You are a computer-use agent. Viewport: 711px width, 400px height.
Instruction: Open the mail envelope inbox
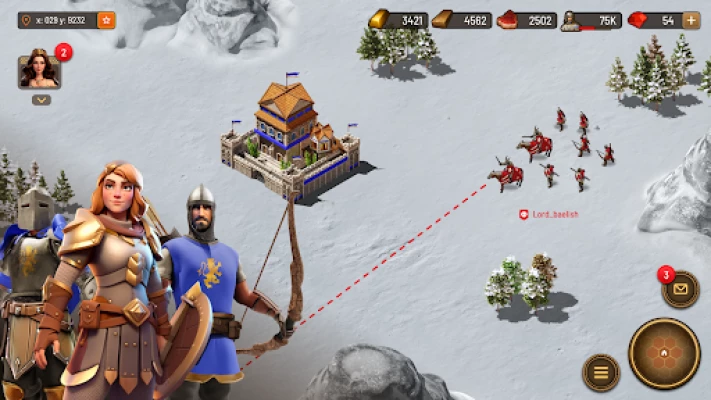681,289
